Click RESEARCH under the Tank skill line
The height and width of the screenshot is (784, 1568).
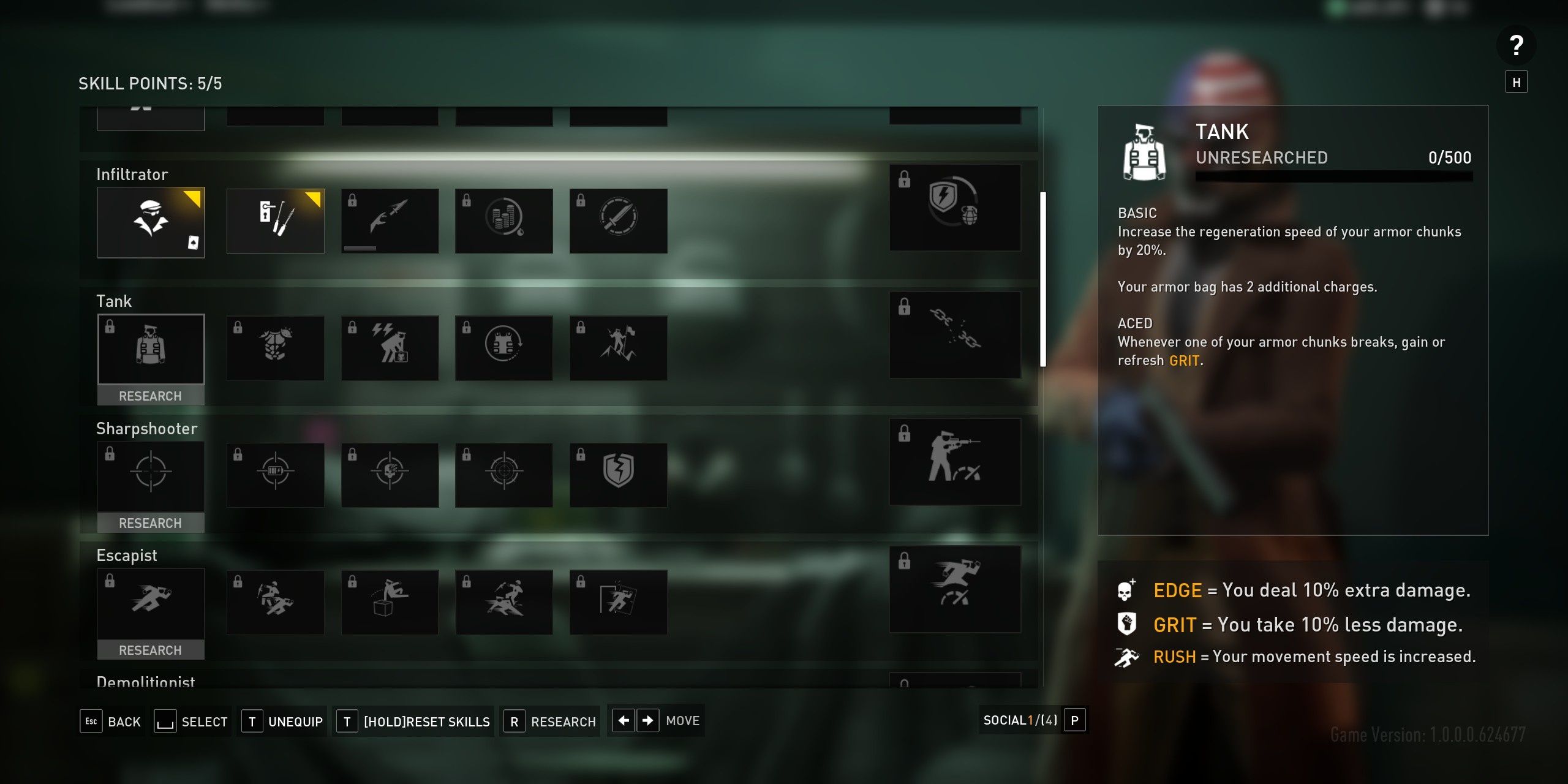click(151, 396)
